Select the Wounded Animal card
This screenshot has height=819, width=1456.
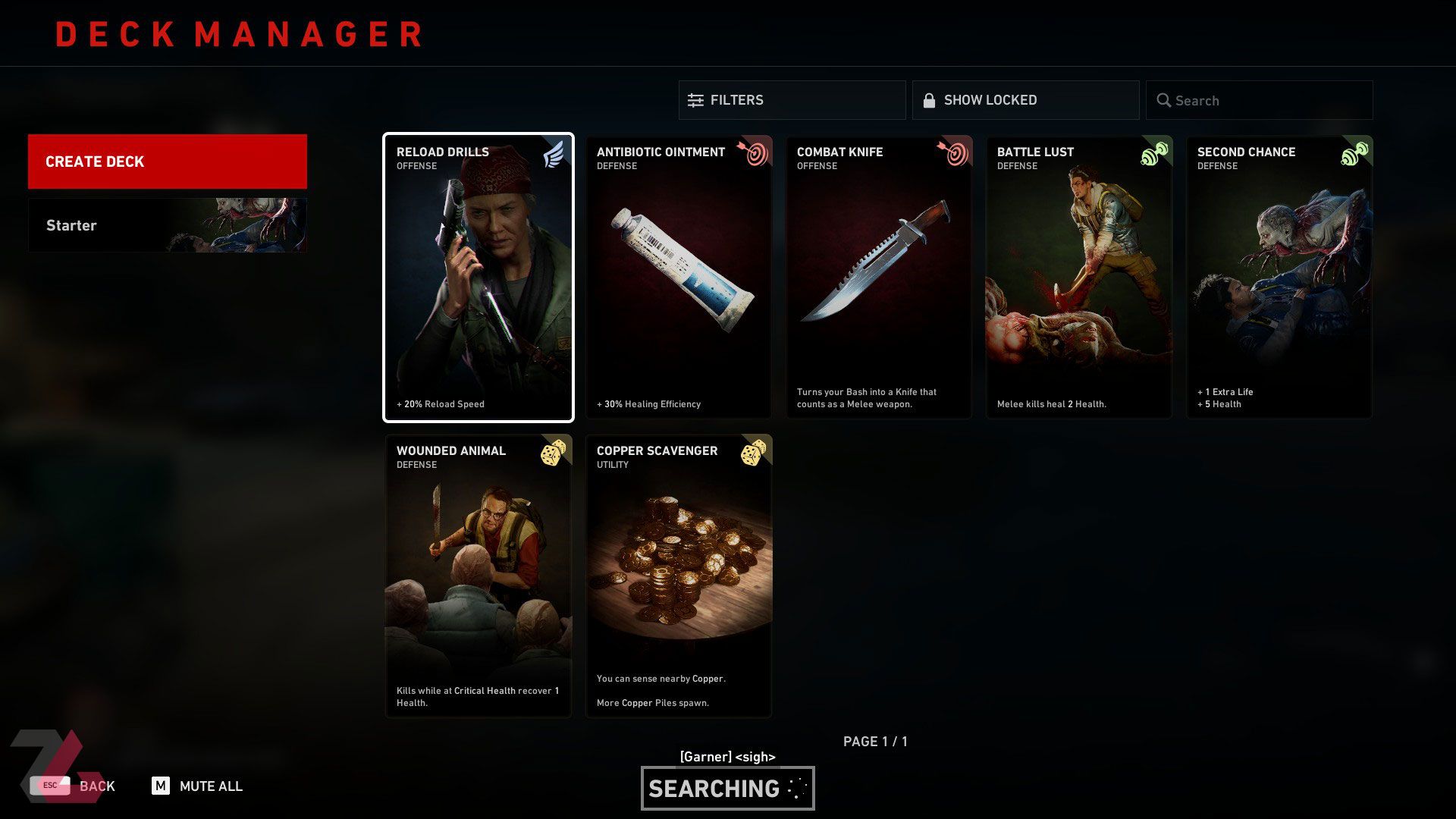pyautogui.click(x=479, y=576)
